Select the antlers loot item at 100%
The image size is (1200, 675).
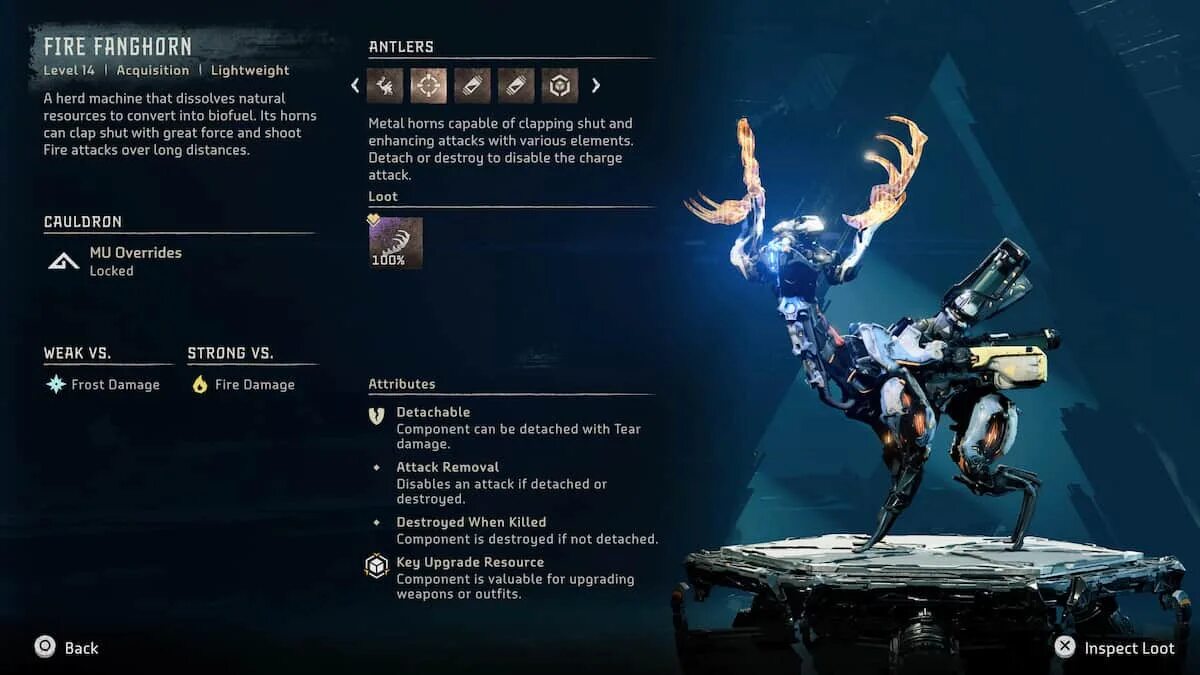[396, 243]
